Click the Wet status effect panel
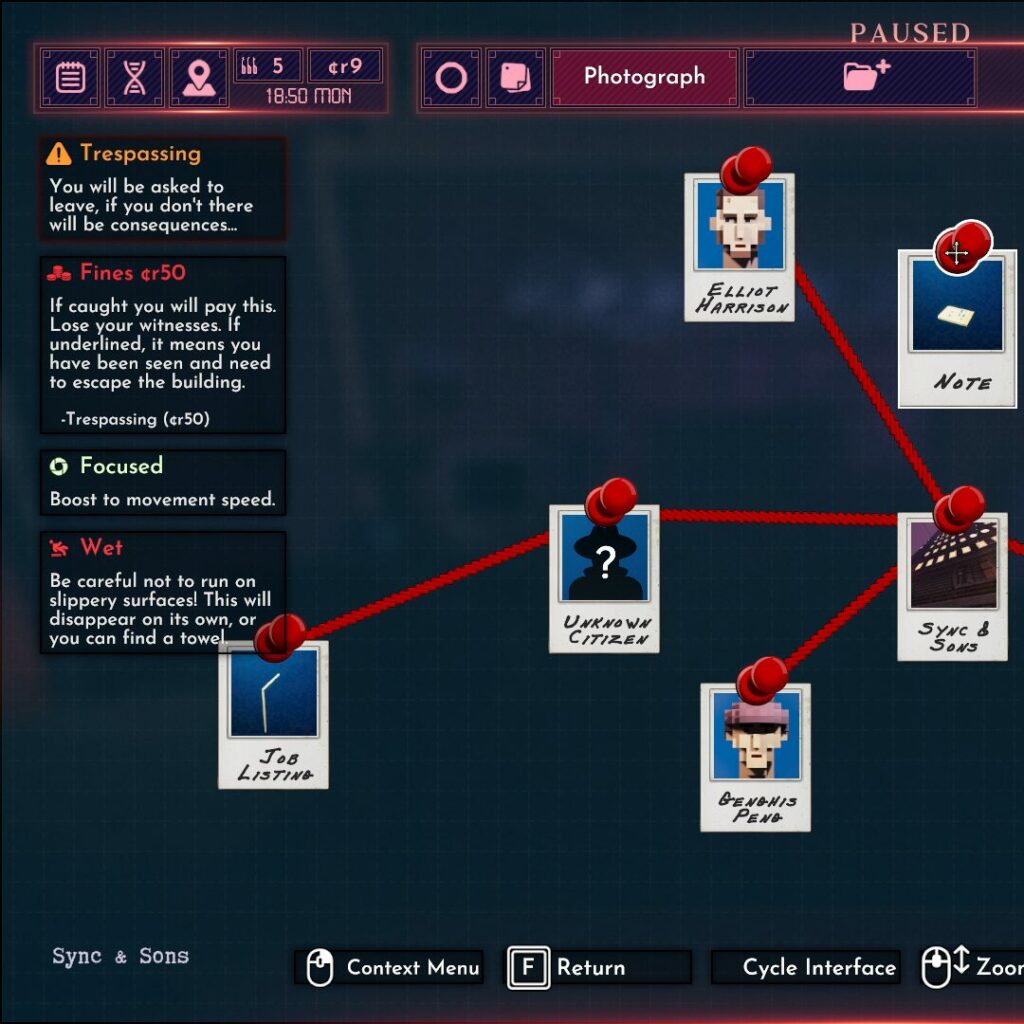The height and width of the screenshot is (1024, 1024). pyautogui.click(x=163, y=592)
